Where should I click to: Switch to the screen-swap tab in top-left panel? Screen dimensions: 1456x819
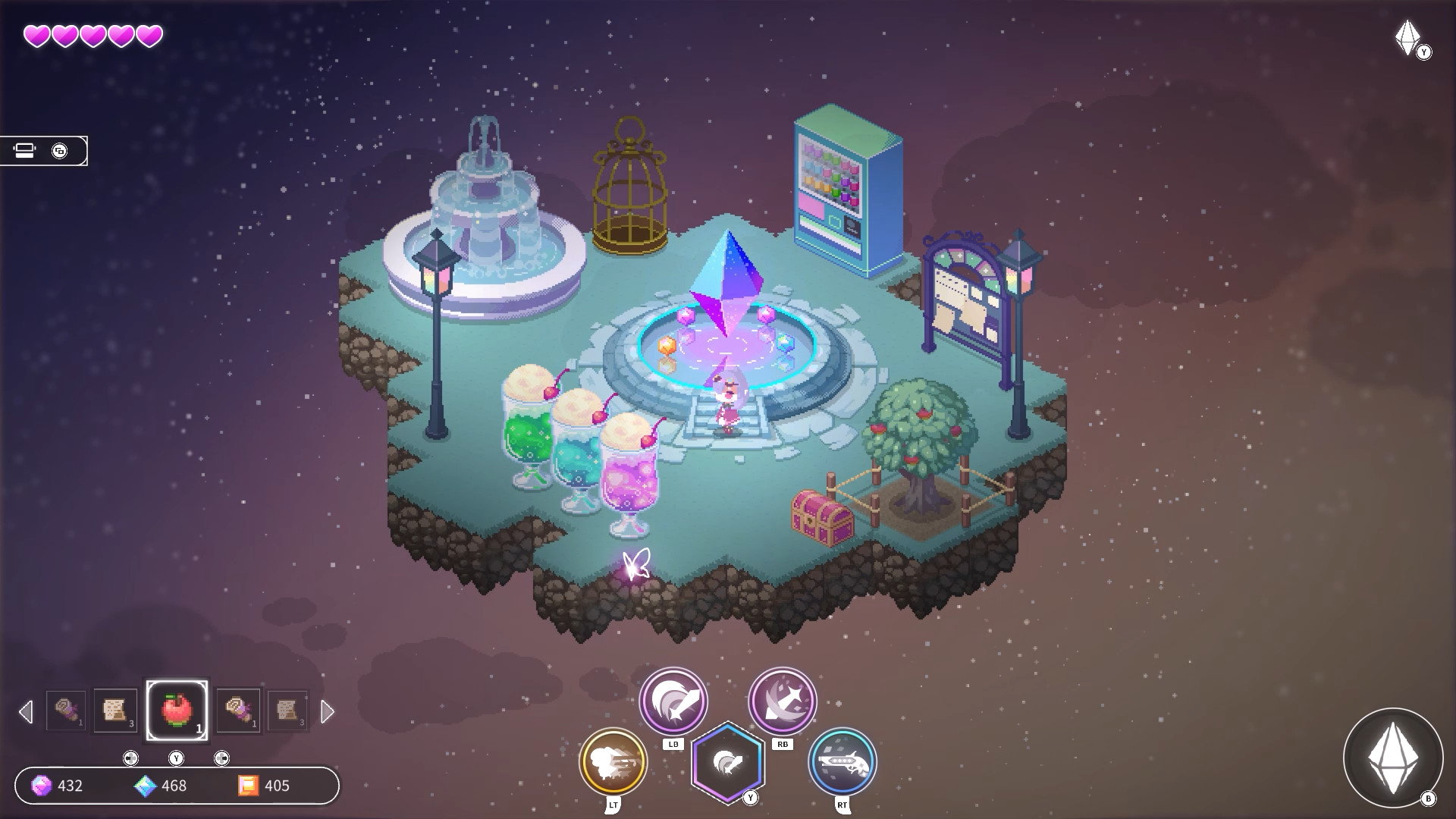pyautogui.click(x=60, y=149)
